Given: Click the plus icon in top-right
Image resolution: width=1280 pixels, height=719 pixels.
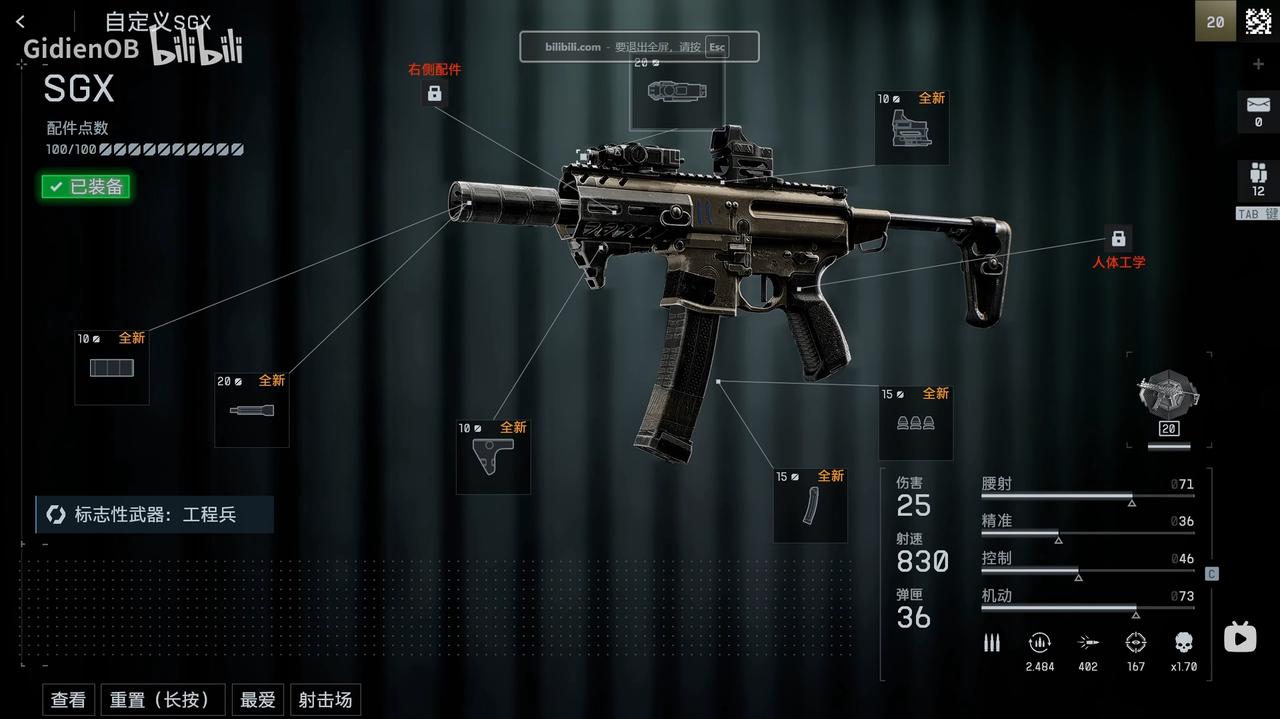Looking at the screenshot, I should 1258,64.
